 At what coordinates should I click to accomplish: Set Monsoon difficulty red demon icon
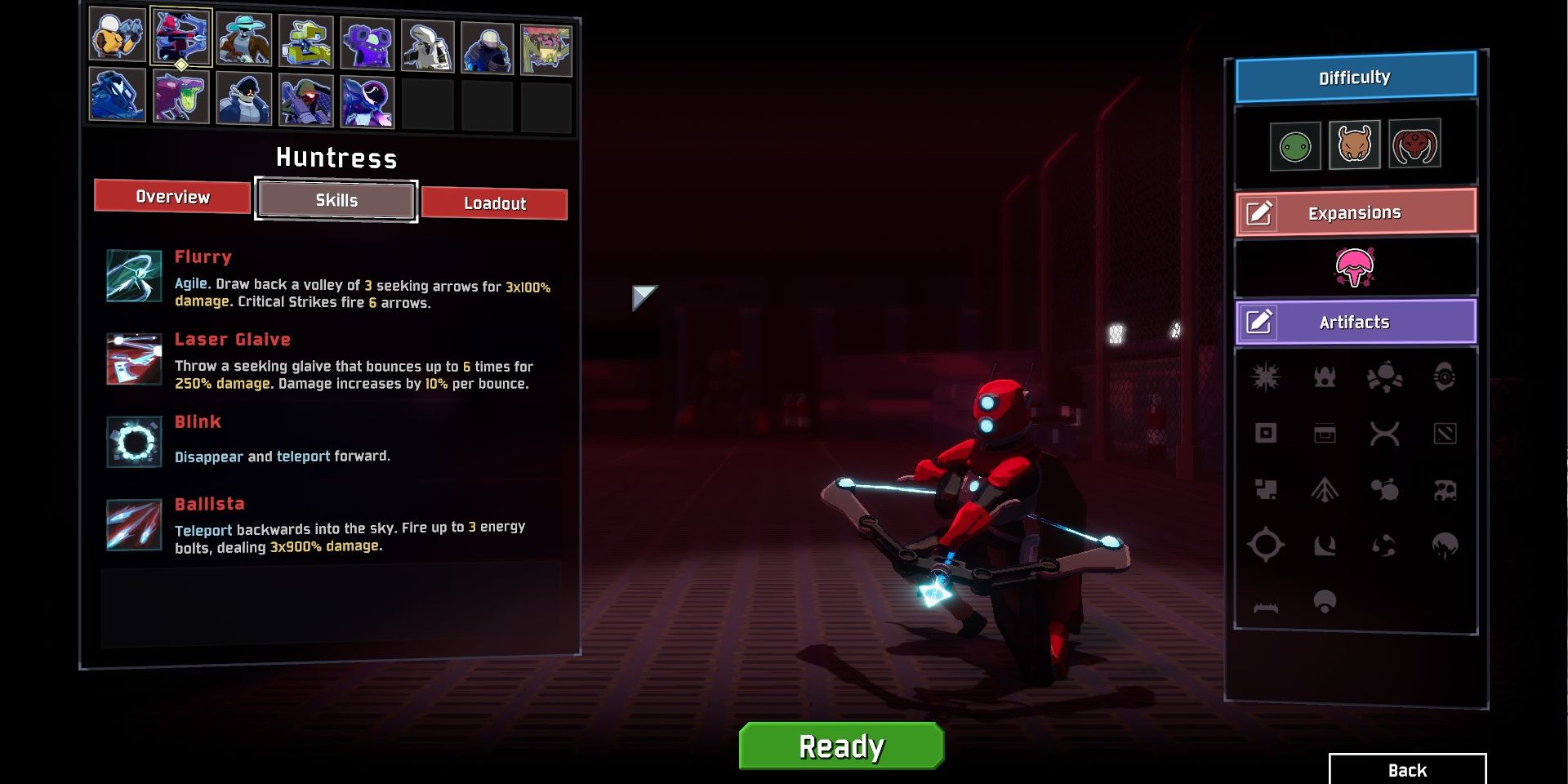coord(1414,144)
